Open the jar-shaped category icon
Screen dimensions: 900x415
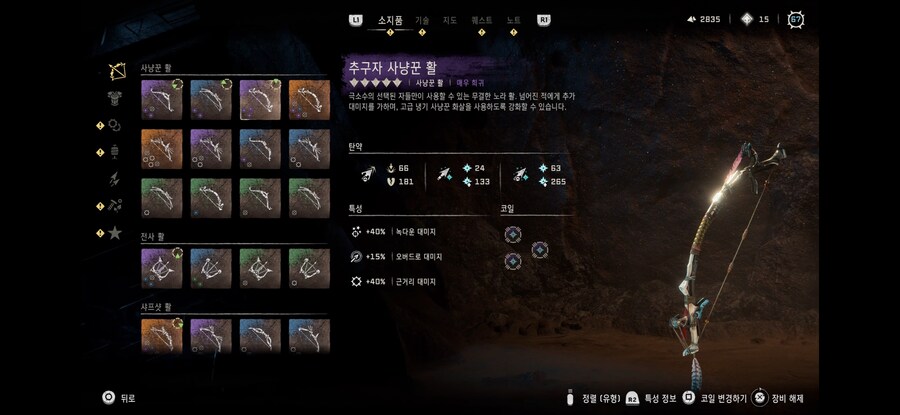pos(116,152)
